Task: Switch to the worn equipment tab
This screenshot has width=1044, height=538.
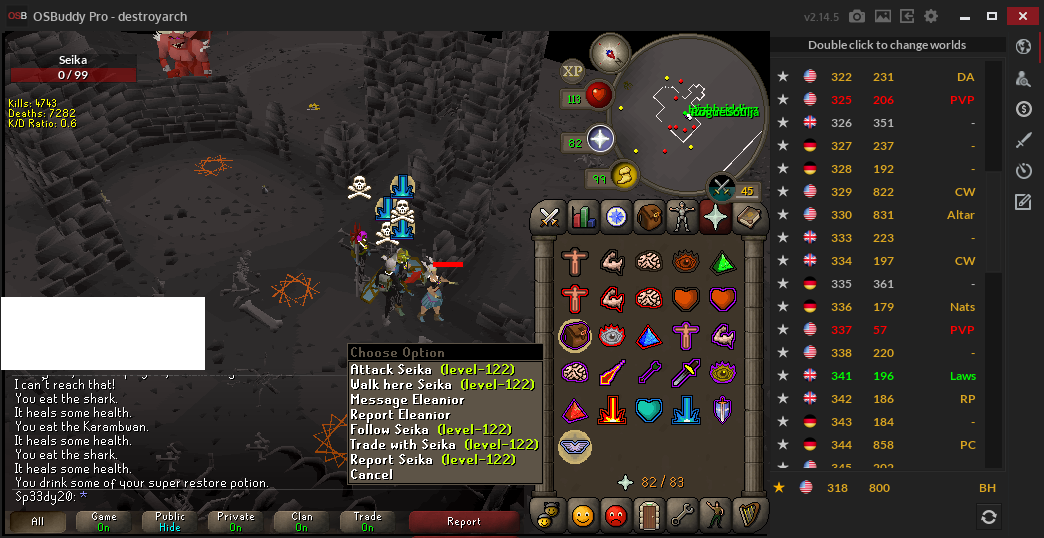Action: pos(682,216)
